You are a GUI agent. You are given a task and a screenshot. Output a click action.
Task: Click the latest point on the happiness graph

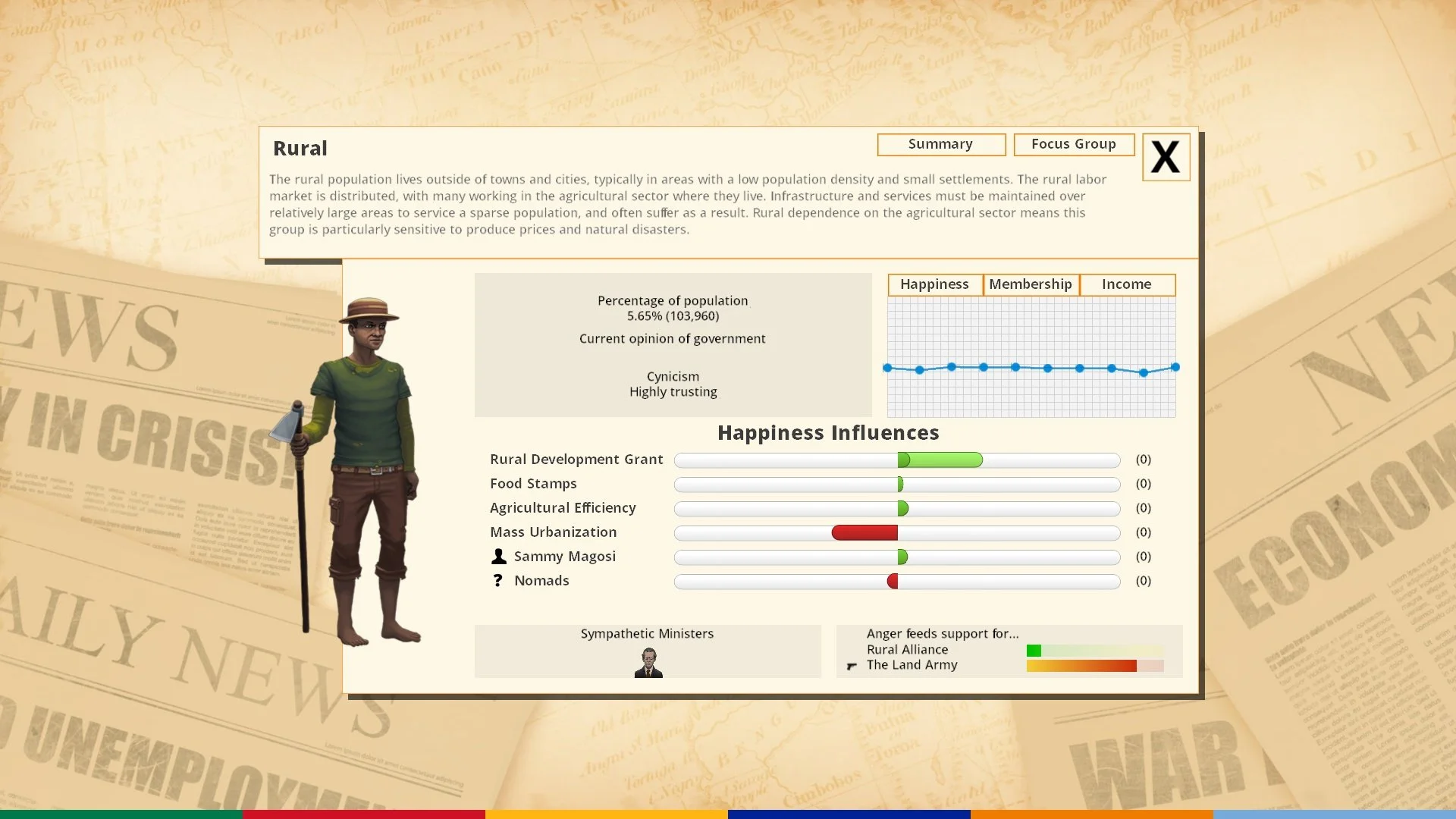click(x=1174, y=366)
